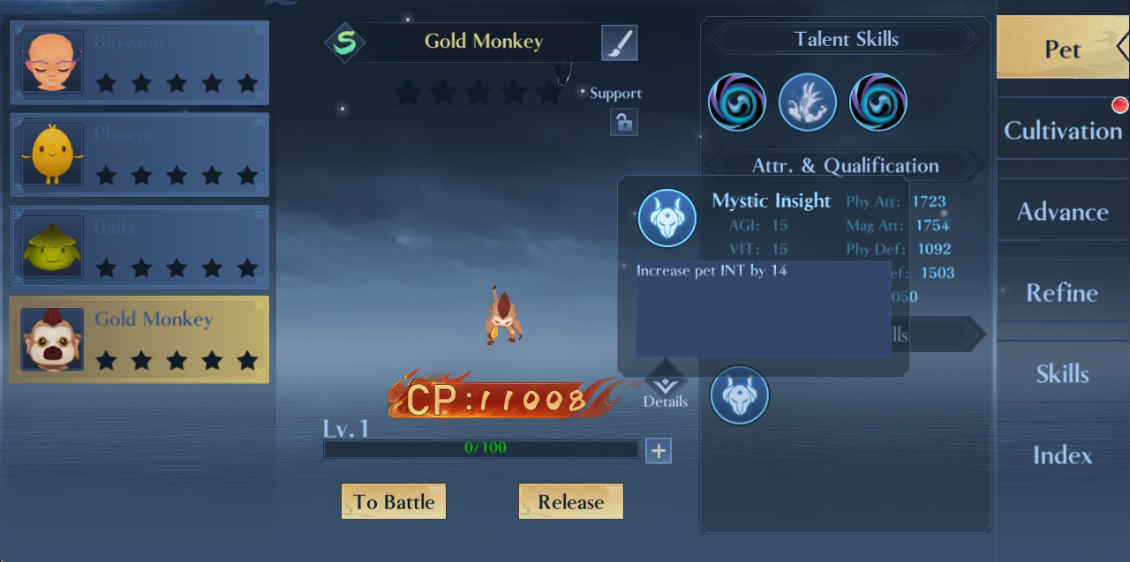Select the Gold Monkey pet entry
The image size is (1130, 562).
coord(139,340)
